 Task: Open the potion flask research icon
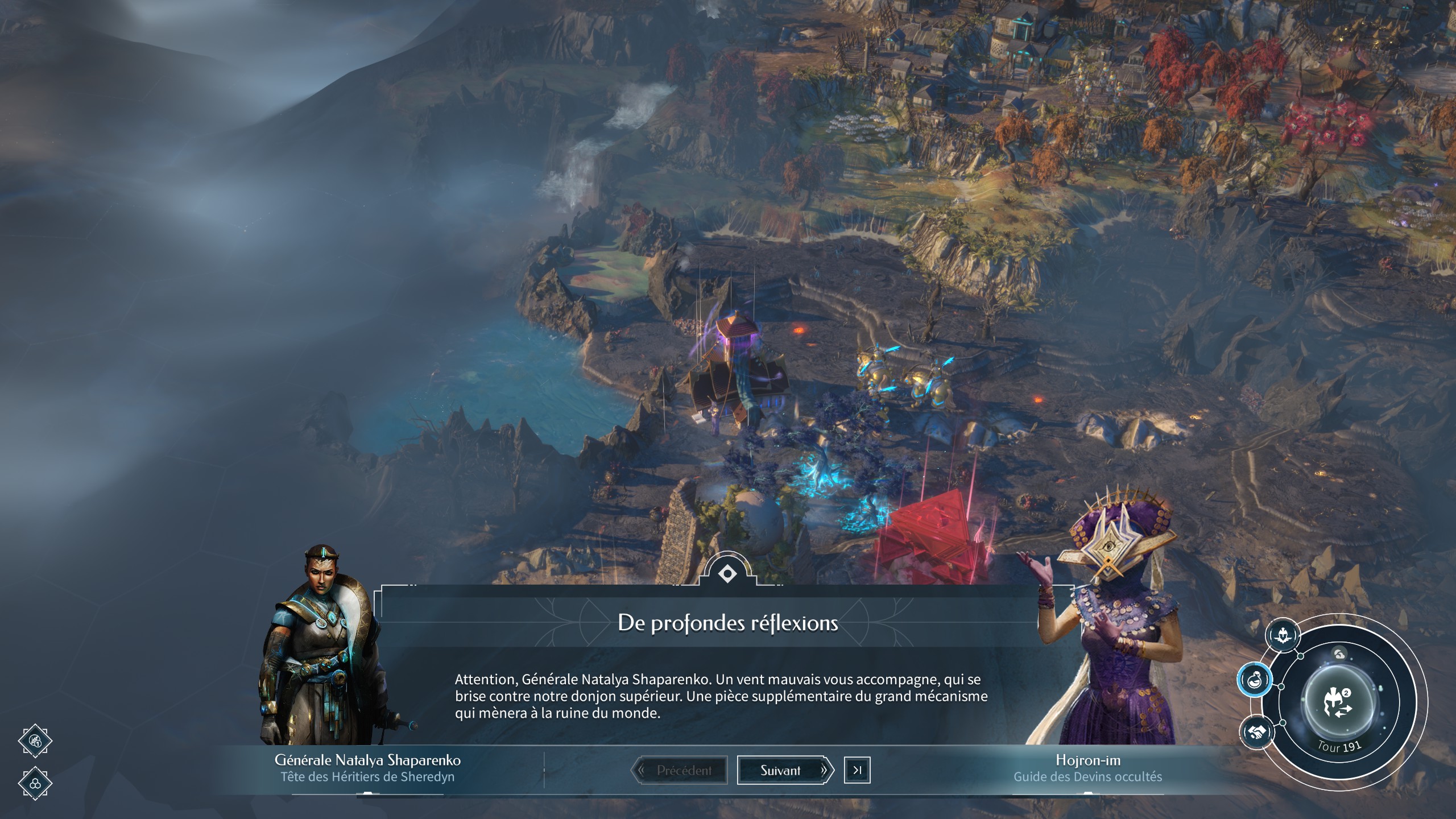1255,680
